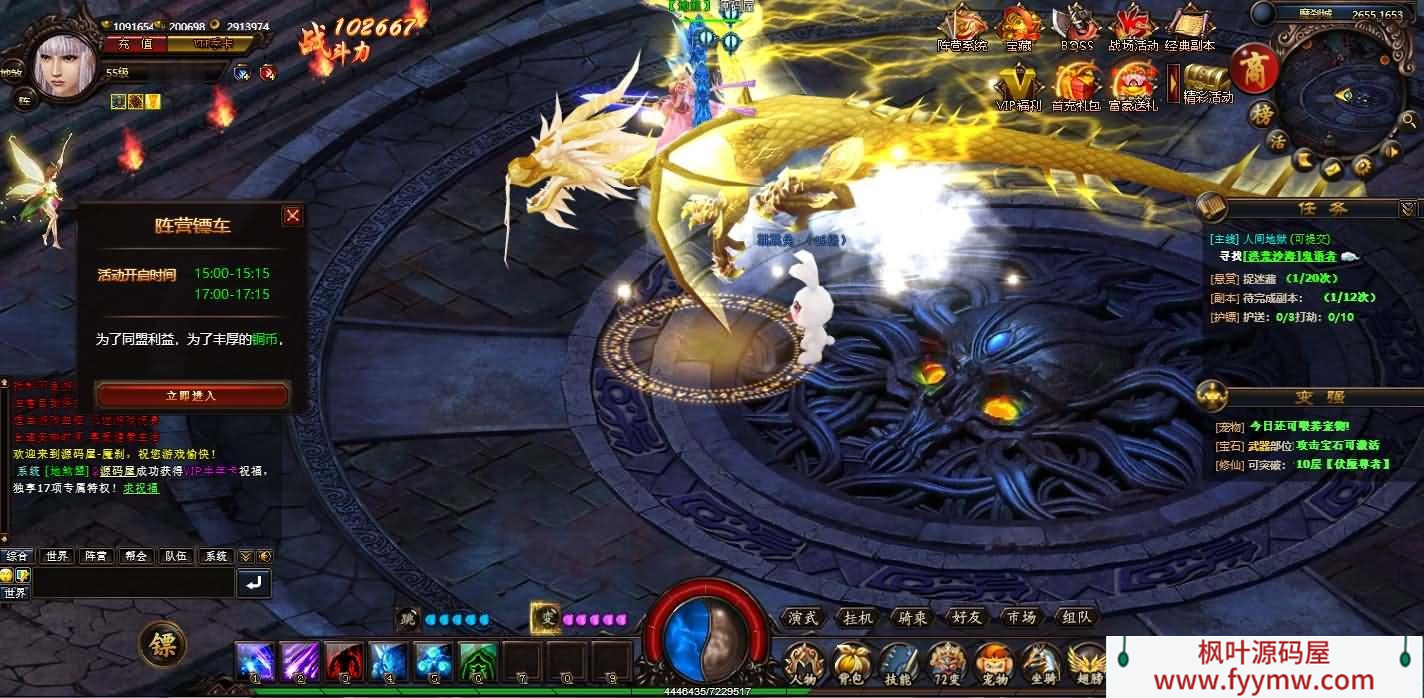The image size is (1424, 698).
Task: Click the 挂机 auto-battle button
Action: pyautogui.click(x=858, y=618)
